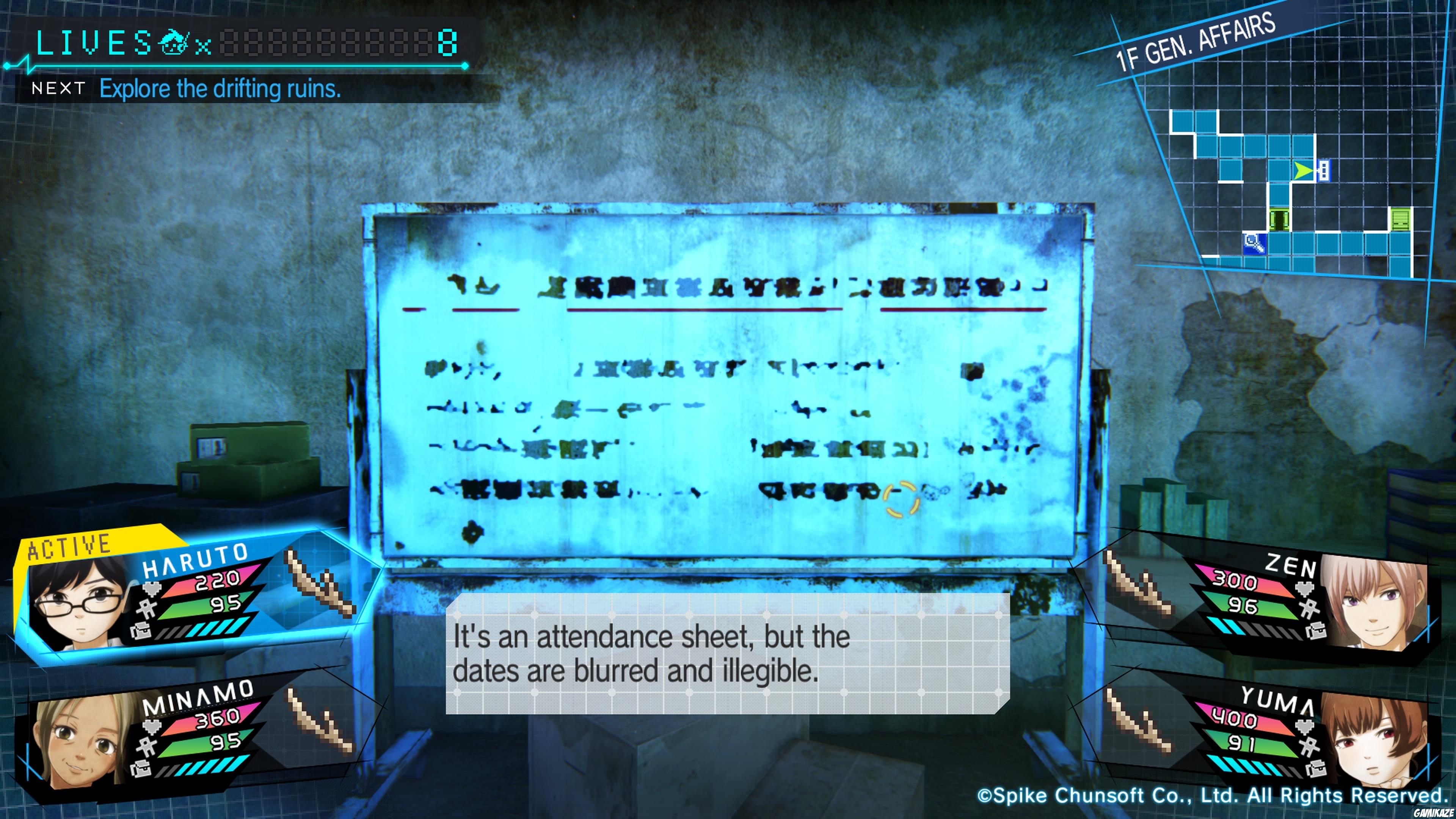Click the green door icon below the player arrow

1279,218
